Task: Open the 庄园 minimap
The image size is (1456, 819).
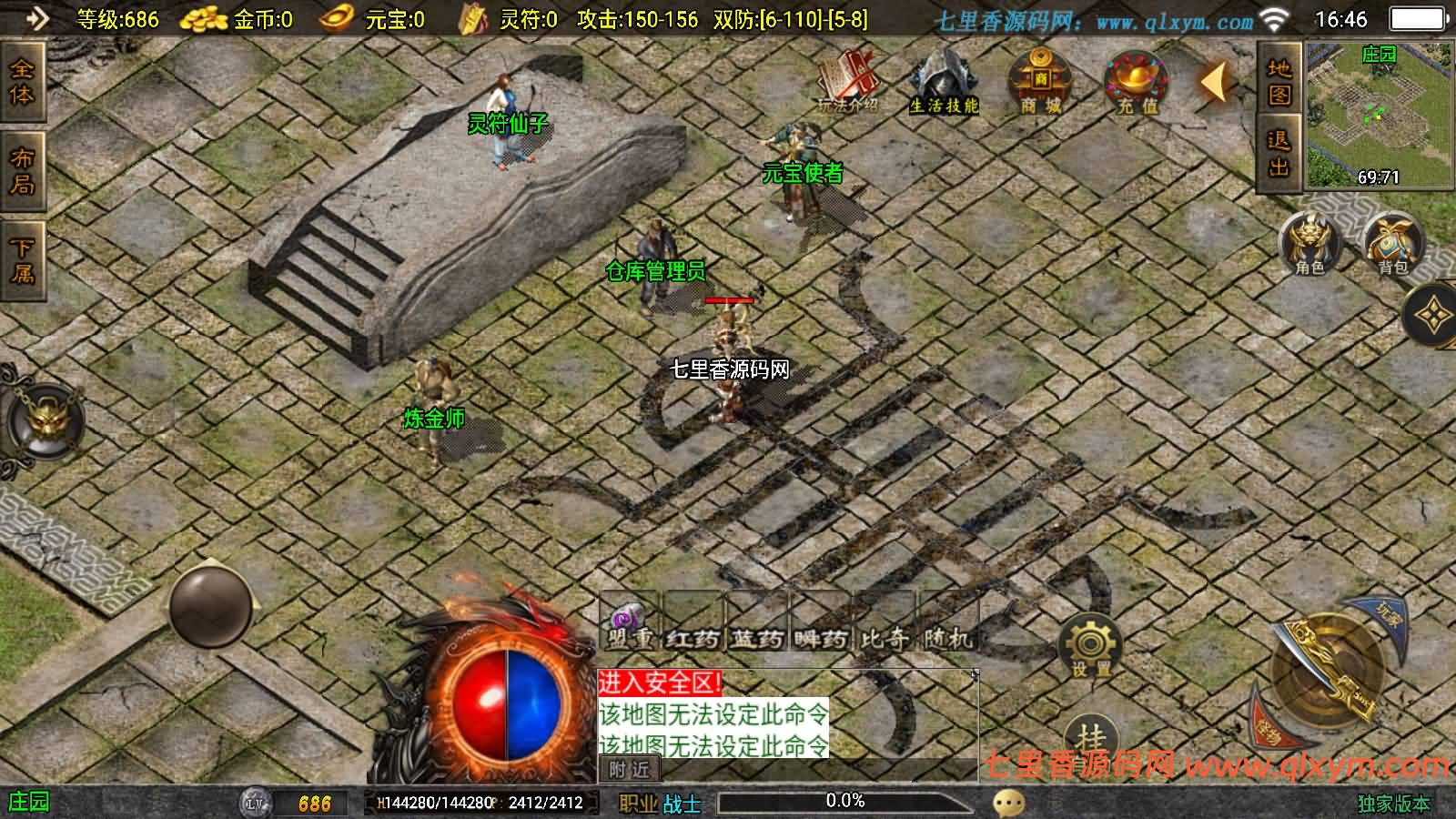Action: click(1378, 116)
